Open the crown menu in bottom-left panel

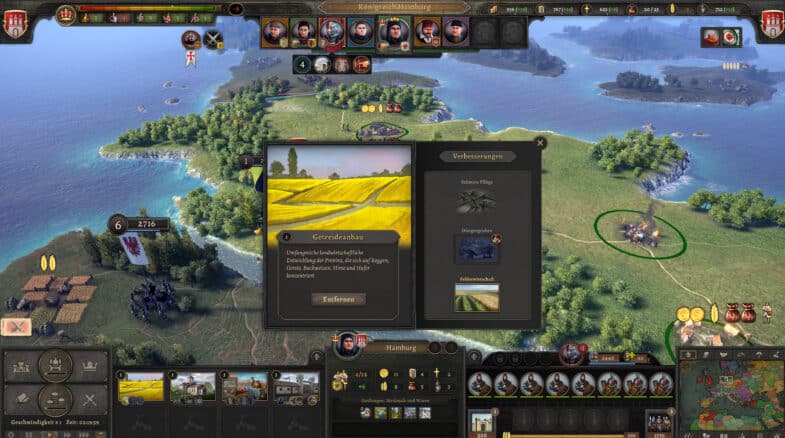[x=89, y=366]
